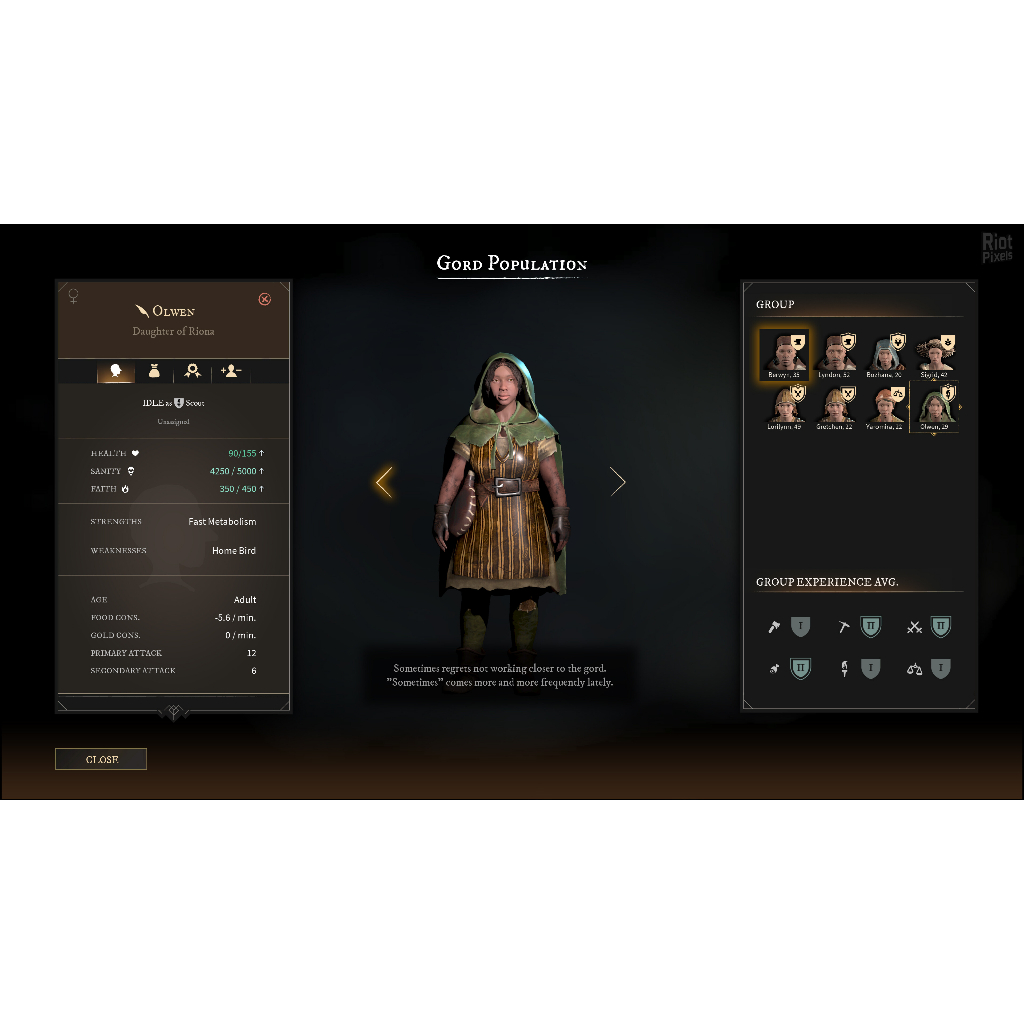This screenshot has width=1024, height=1024.
Task: View the next character with right arrow
Action: coord(617,482)
